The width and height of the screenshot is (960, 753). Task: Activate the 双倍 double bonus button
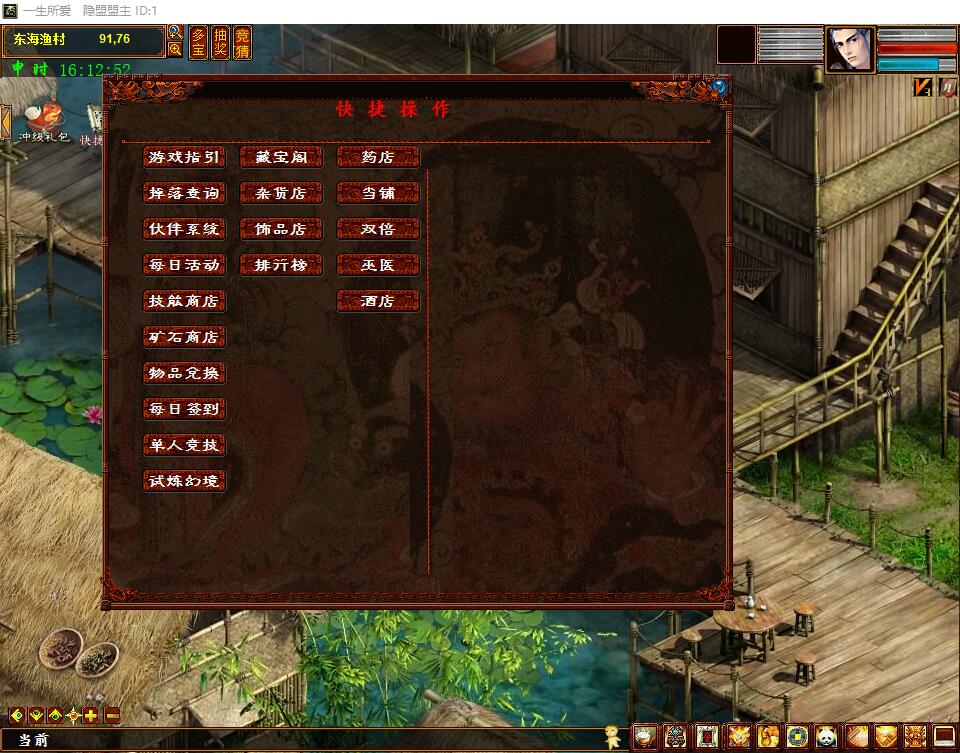[x=378, y=229]
